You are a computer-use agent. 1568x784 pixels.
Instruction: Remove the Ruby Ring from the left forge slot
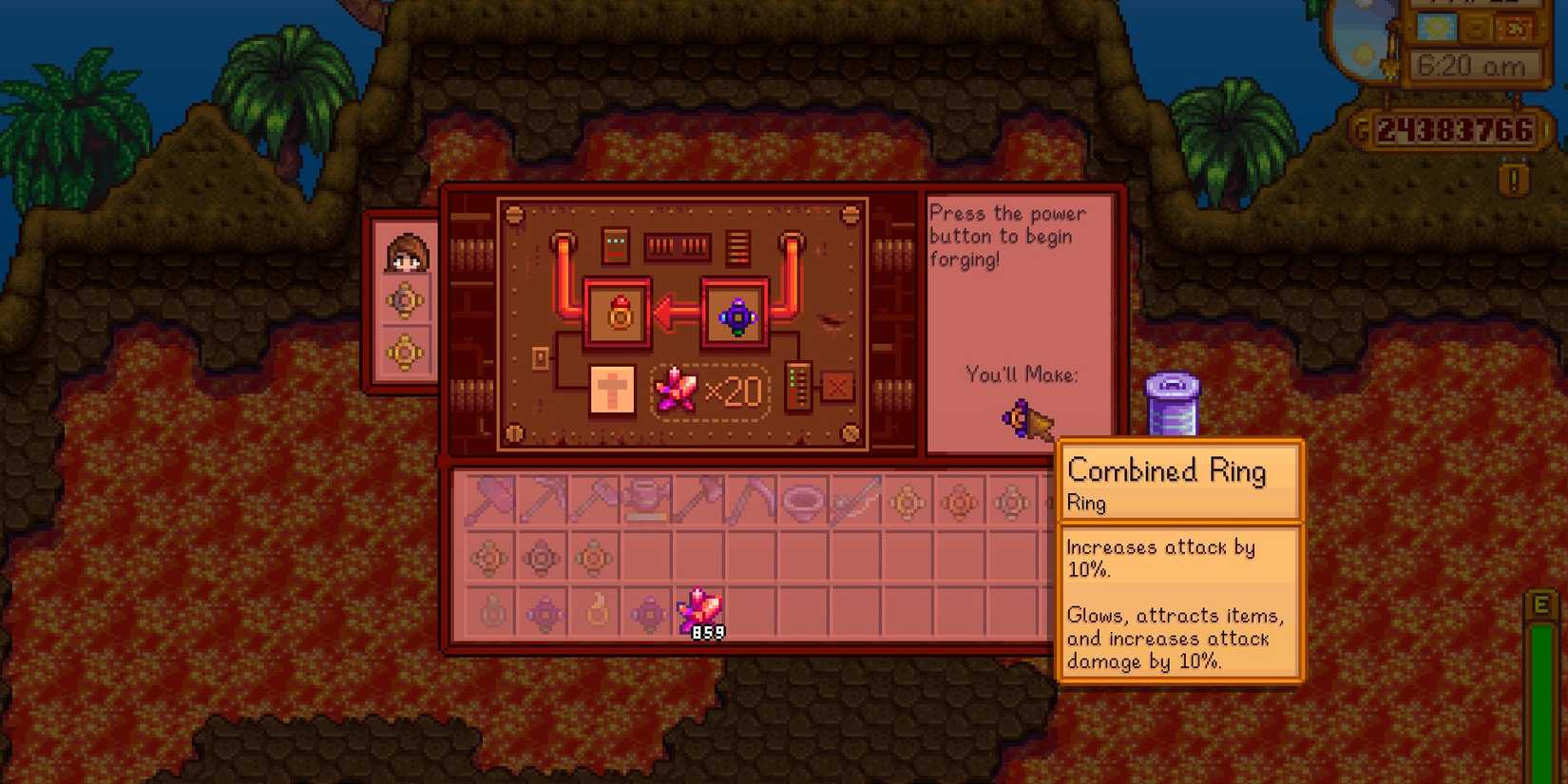coord(618,314)
